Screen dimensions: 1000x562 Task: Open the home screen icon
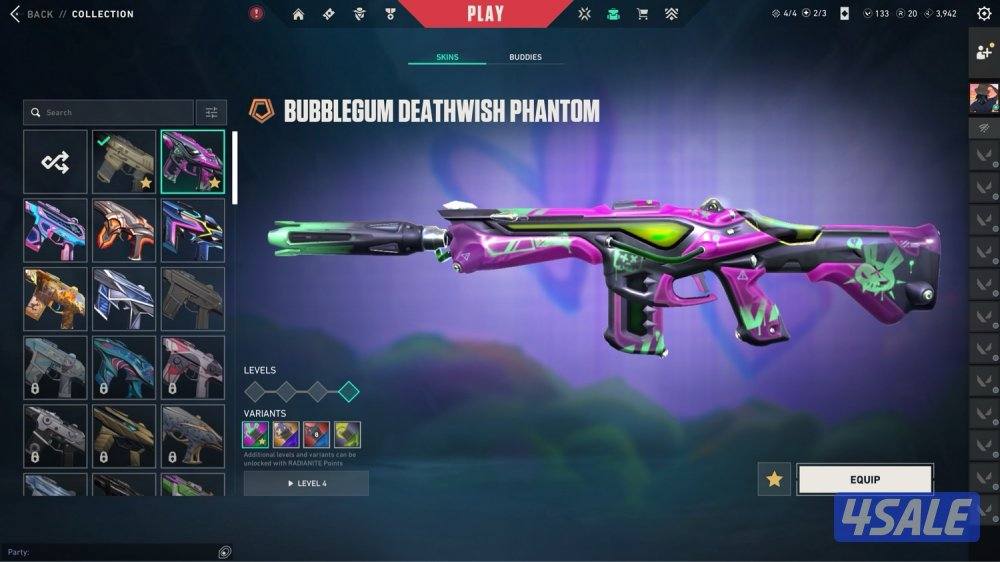[298, 14]
